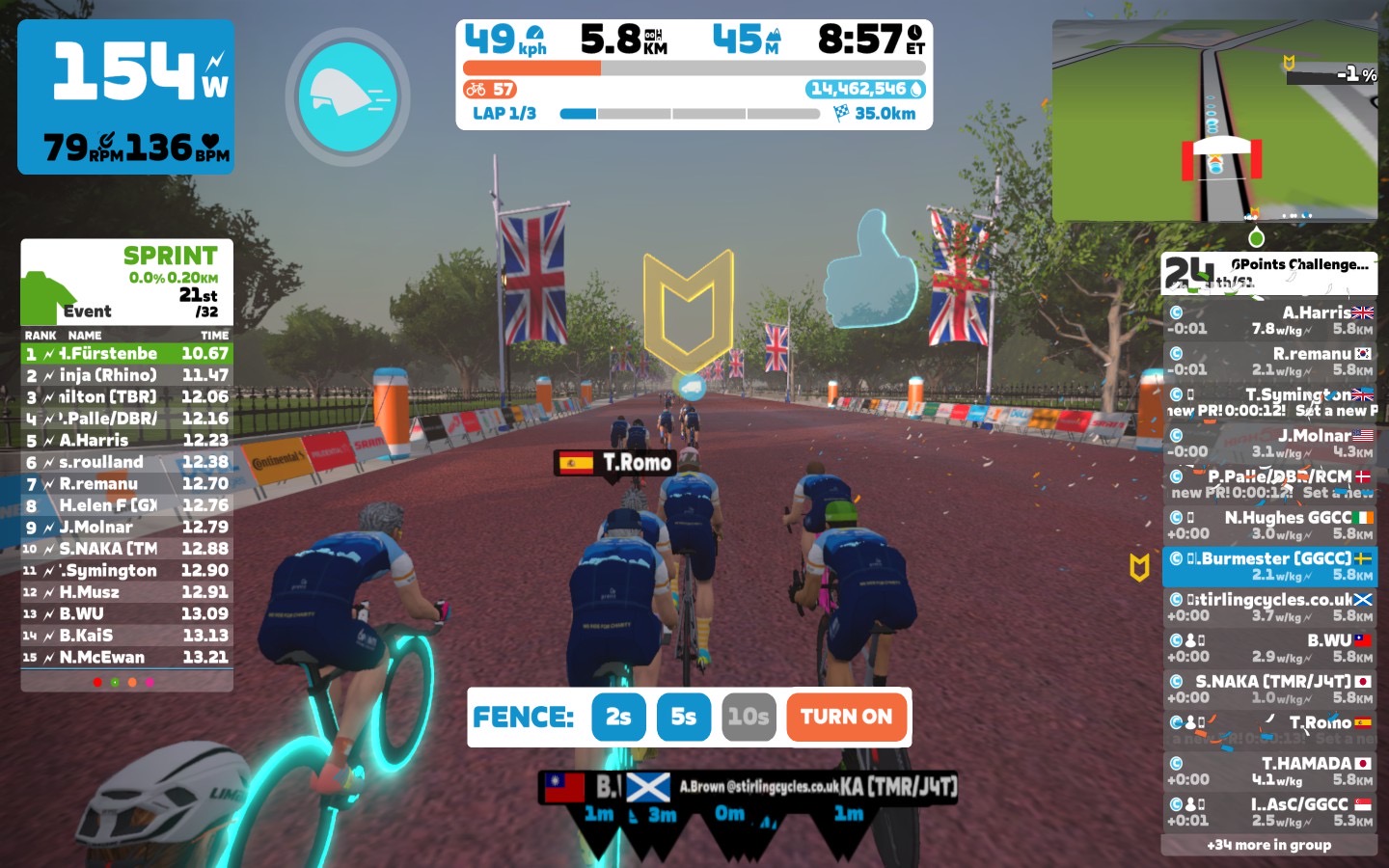Set fence gap to 2s
This screenshot has width=1389, height=868.
pos(618,717)
